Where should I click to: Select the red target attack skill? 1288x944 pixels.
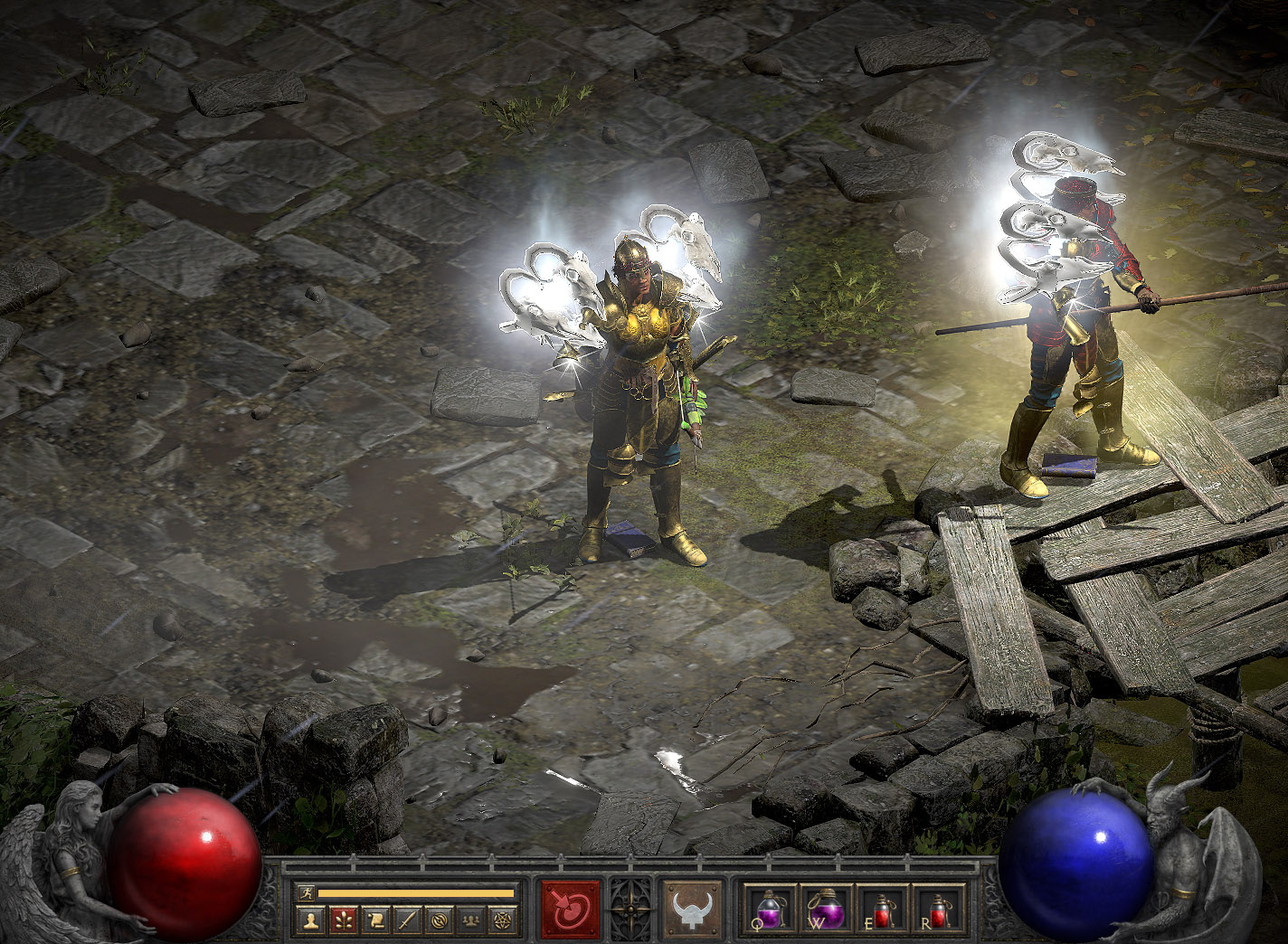coord(571,907)
